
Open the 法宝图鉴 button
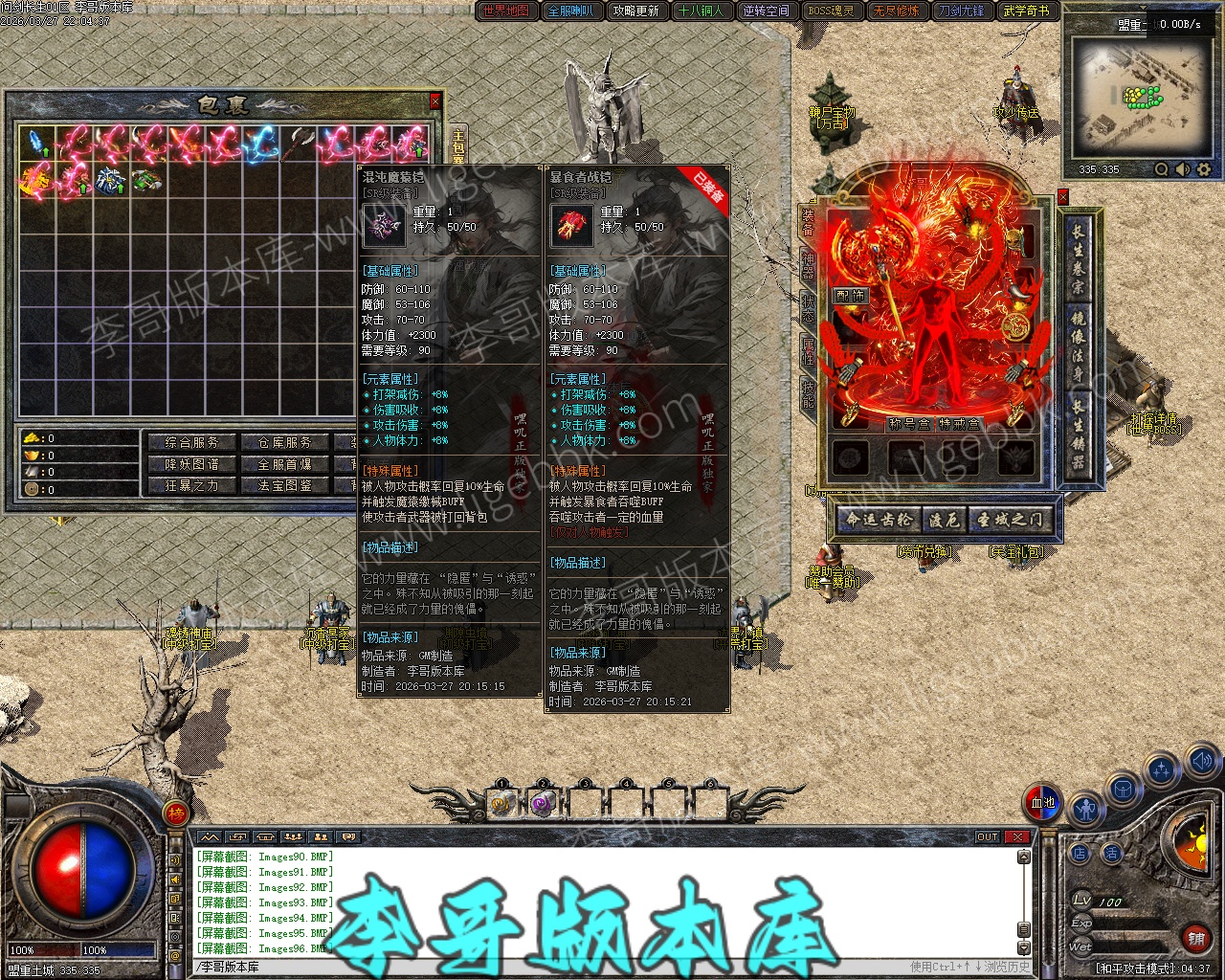[x=284, y=485]
